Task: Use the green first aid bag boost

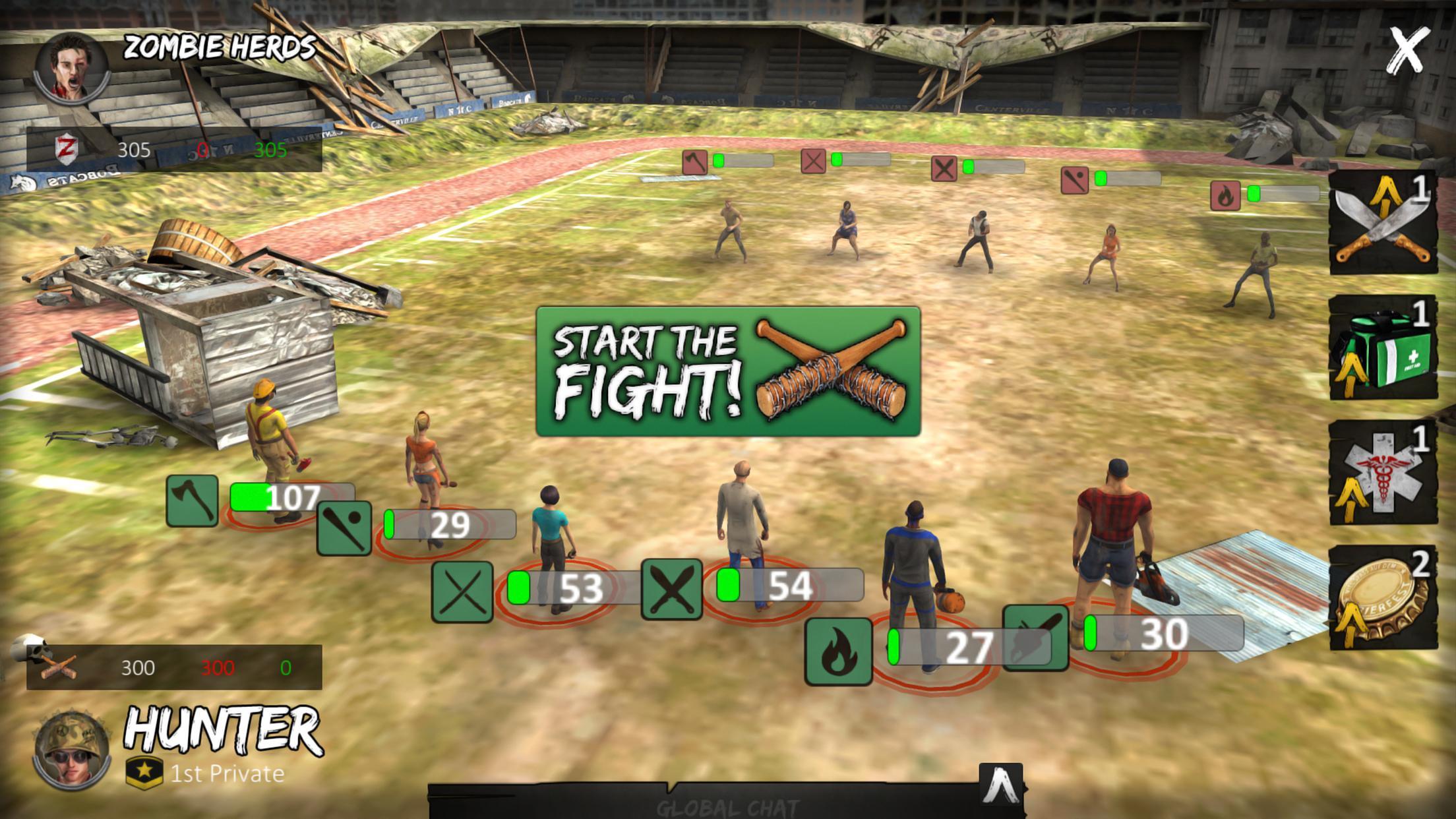Action: click(x=1383, y=348)
